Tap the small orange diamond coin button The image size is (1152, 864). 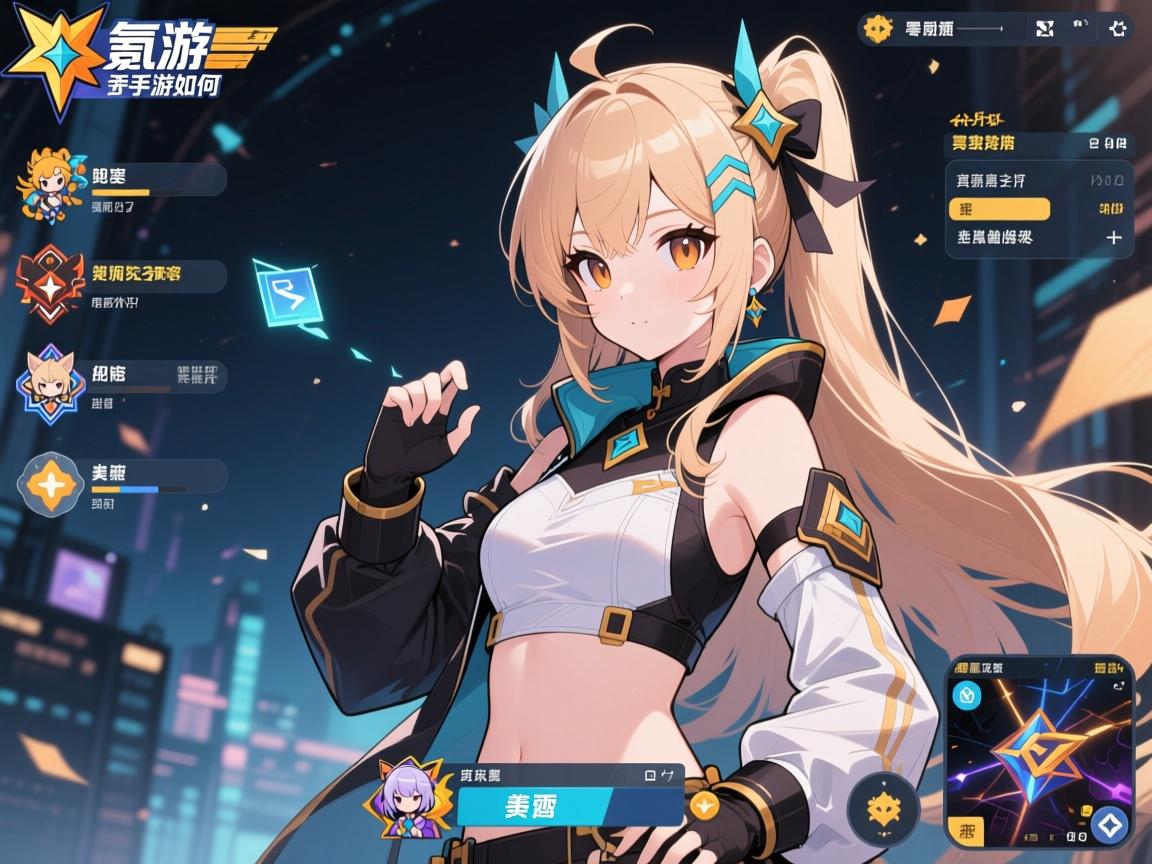[x=703, y=804]
